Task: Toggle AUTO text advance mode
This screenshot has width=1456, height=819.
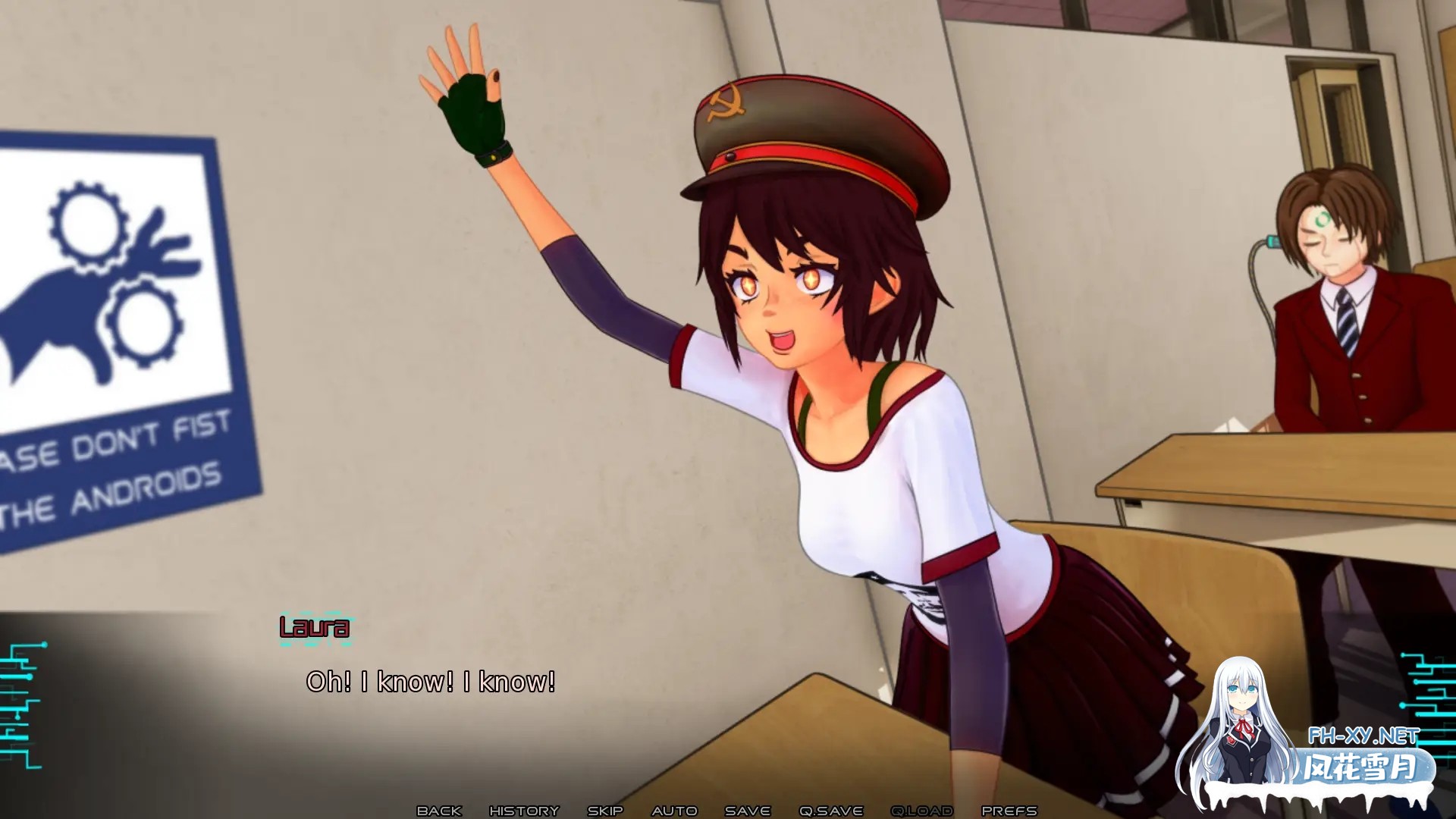Action: pos(675,811)
